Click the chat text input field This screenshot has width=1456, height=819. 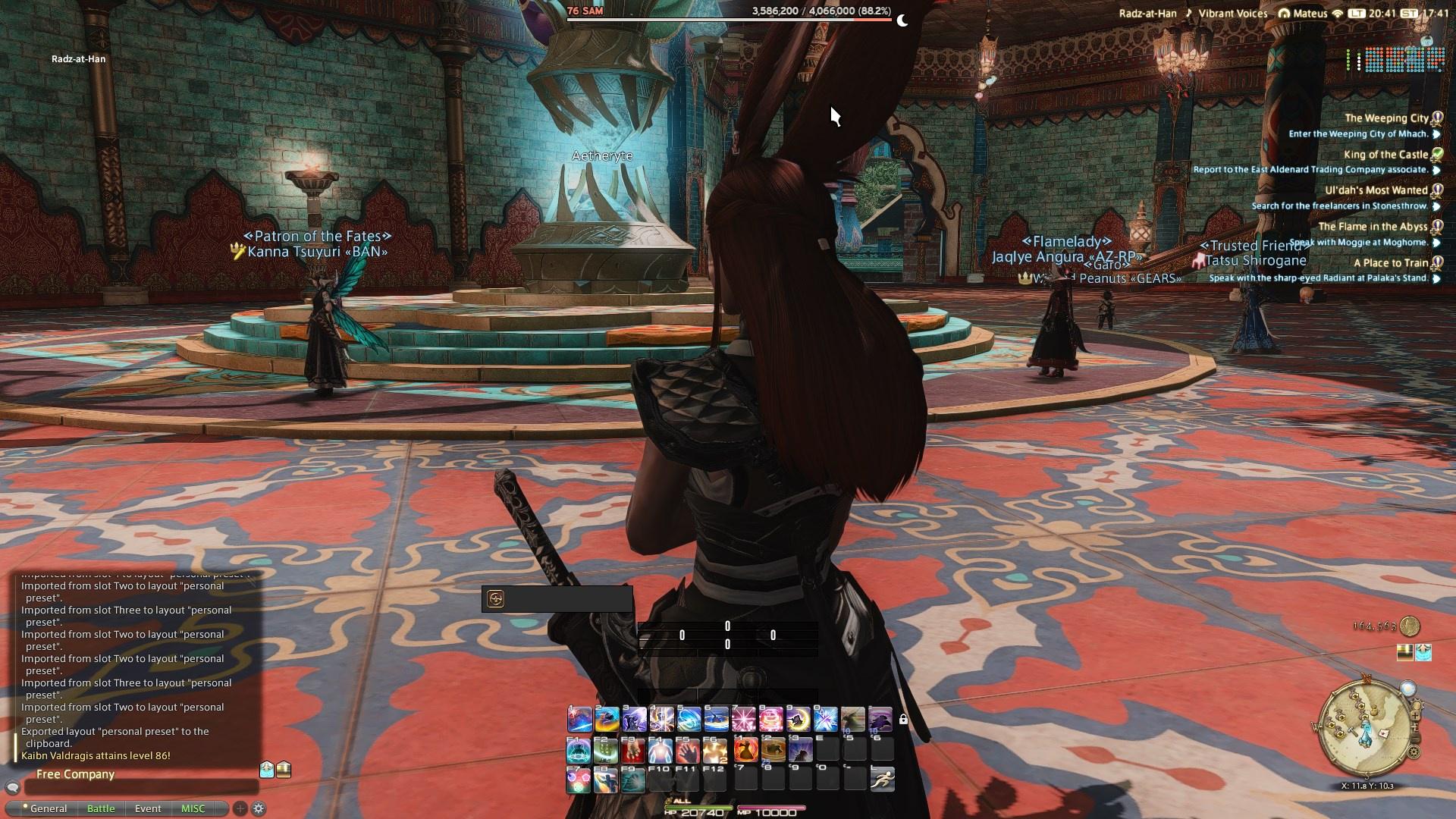click(140, 789)
